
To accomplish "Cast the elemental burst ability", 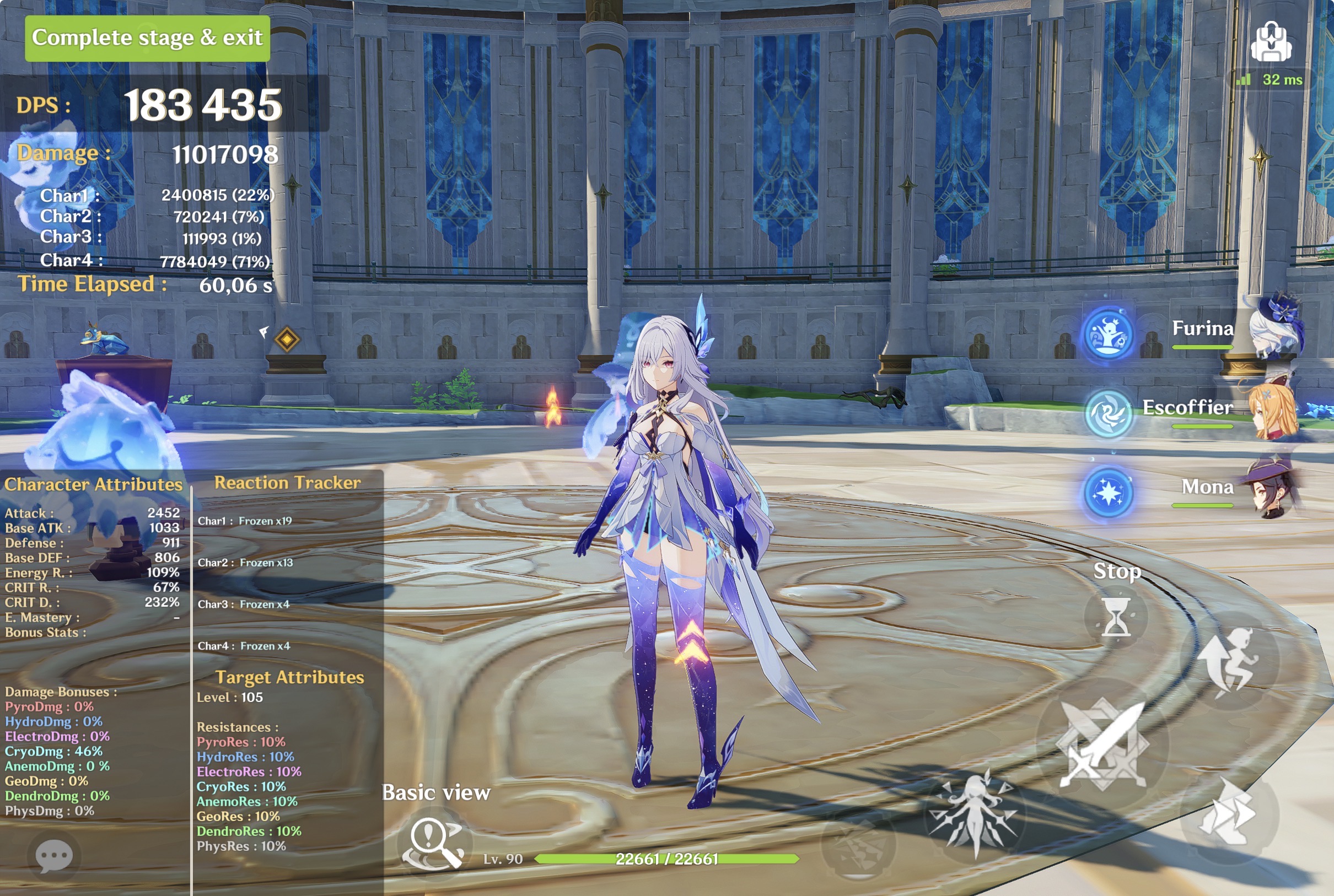I will [973, 813].
